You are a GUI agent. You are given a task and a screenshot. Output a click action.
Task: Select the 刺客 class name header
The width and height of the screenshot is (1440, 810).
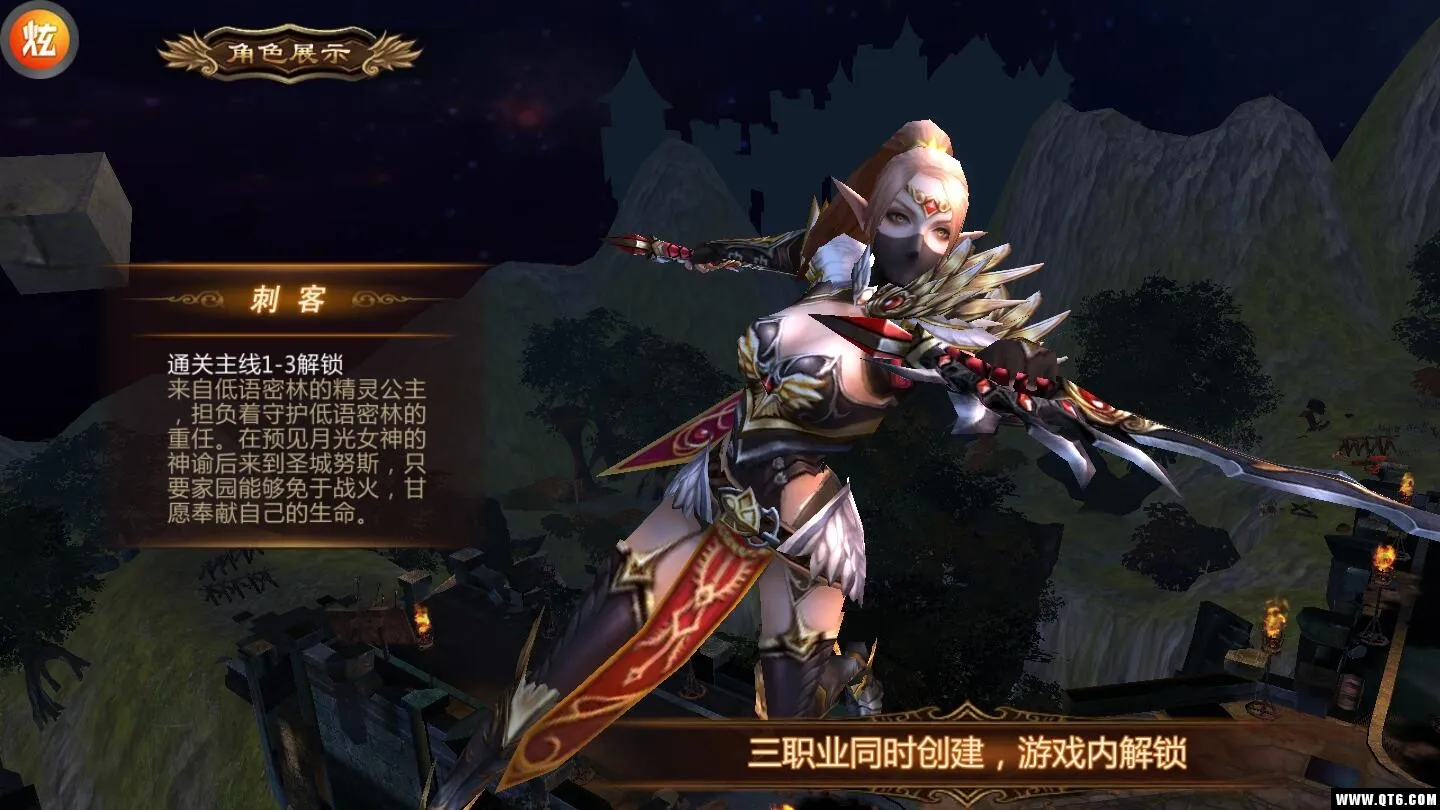(x=288, y=299)
